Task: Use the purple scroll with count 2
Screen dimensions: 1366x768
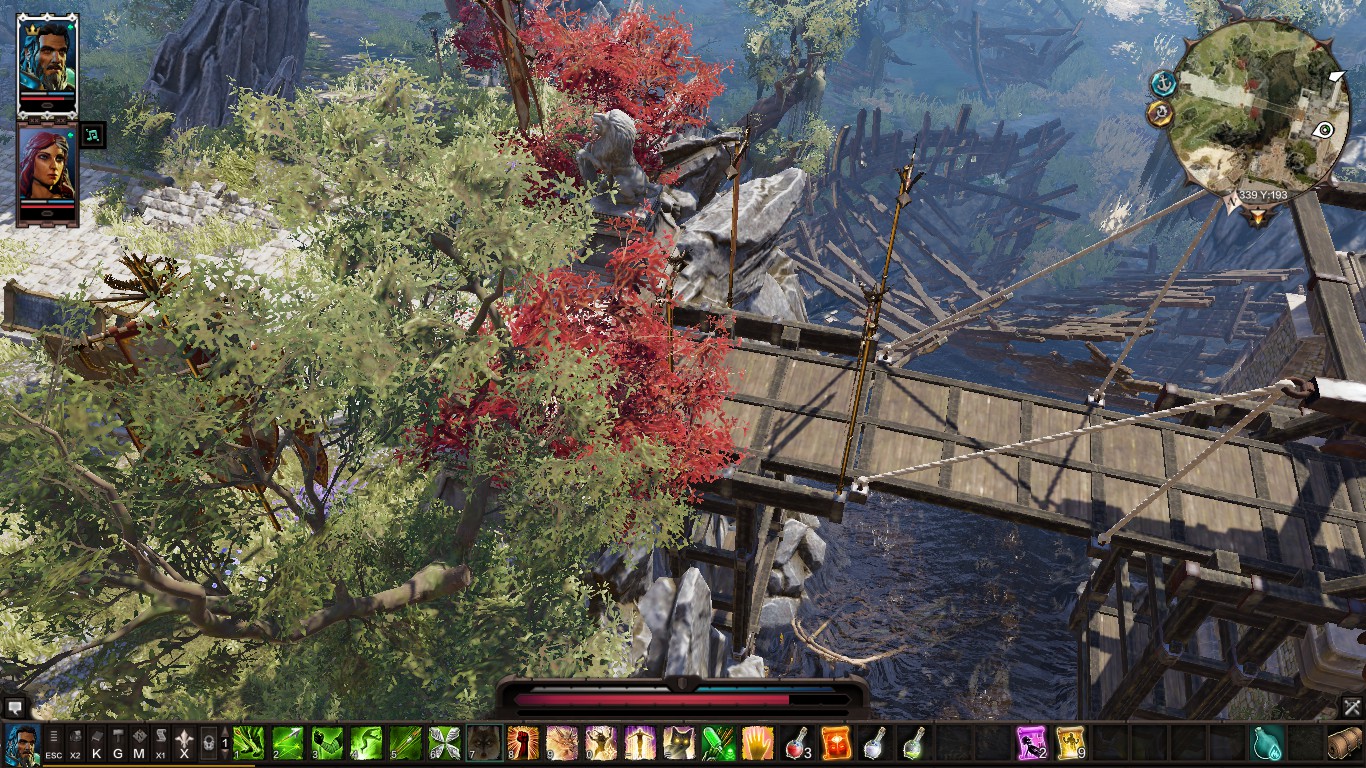Action: click(x=1031, y=743)
